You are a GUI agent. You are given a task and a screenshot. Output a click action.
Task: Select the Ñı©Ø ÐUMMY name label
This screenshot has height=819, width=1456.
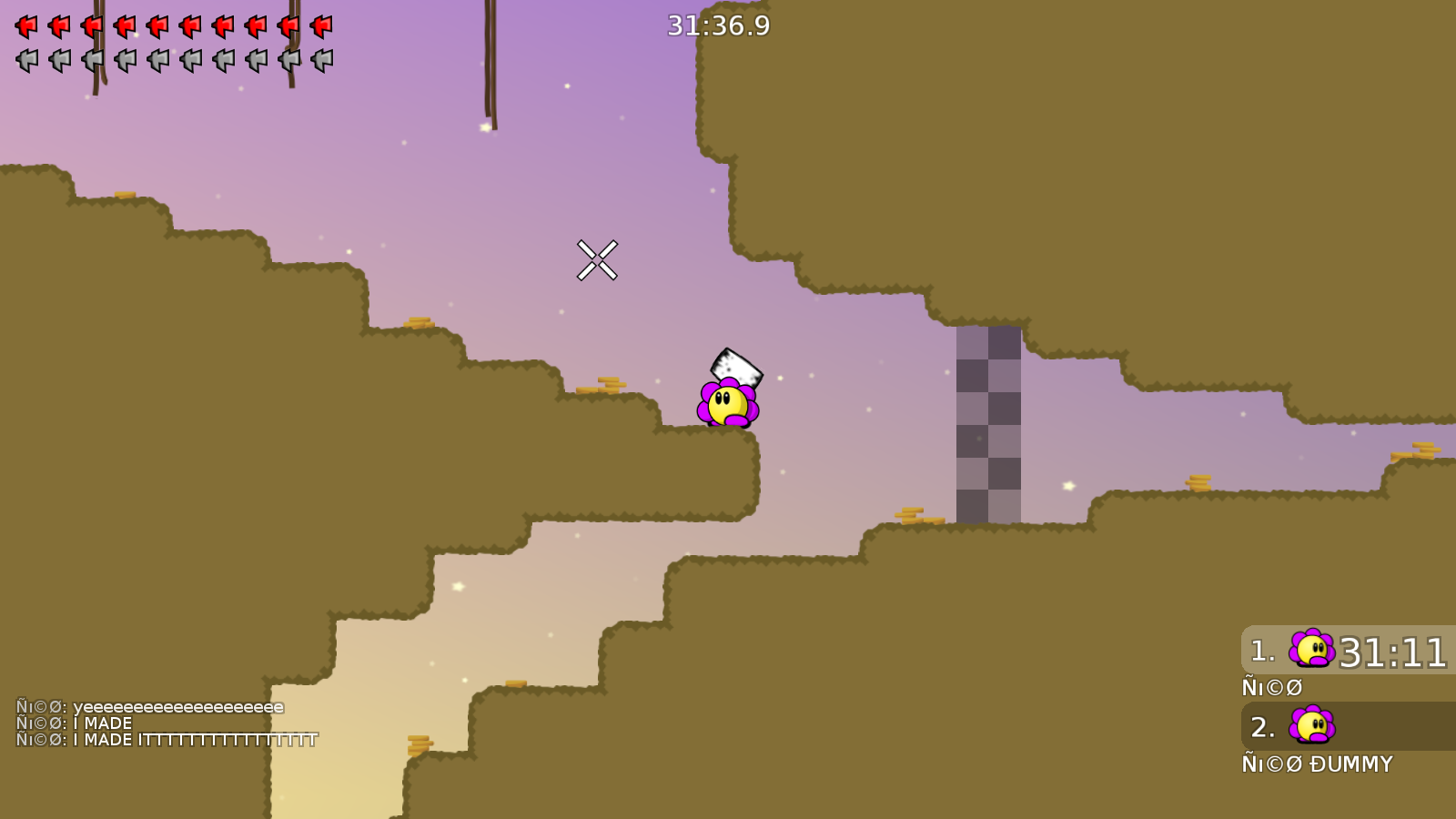pyautogui.click(x=1318, y=764)
